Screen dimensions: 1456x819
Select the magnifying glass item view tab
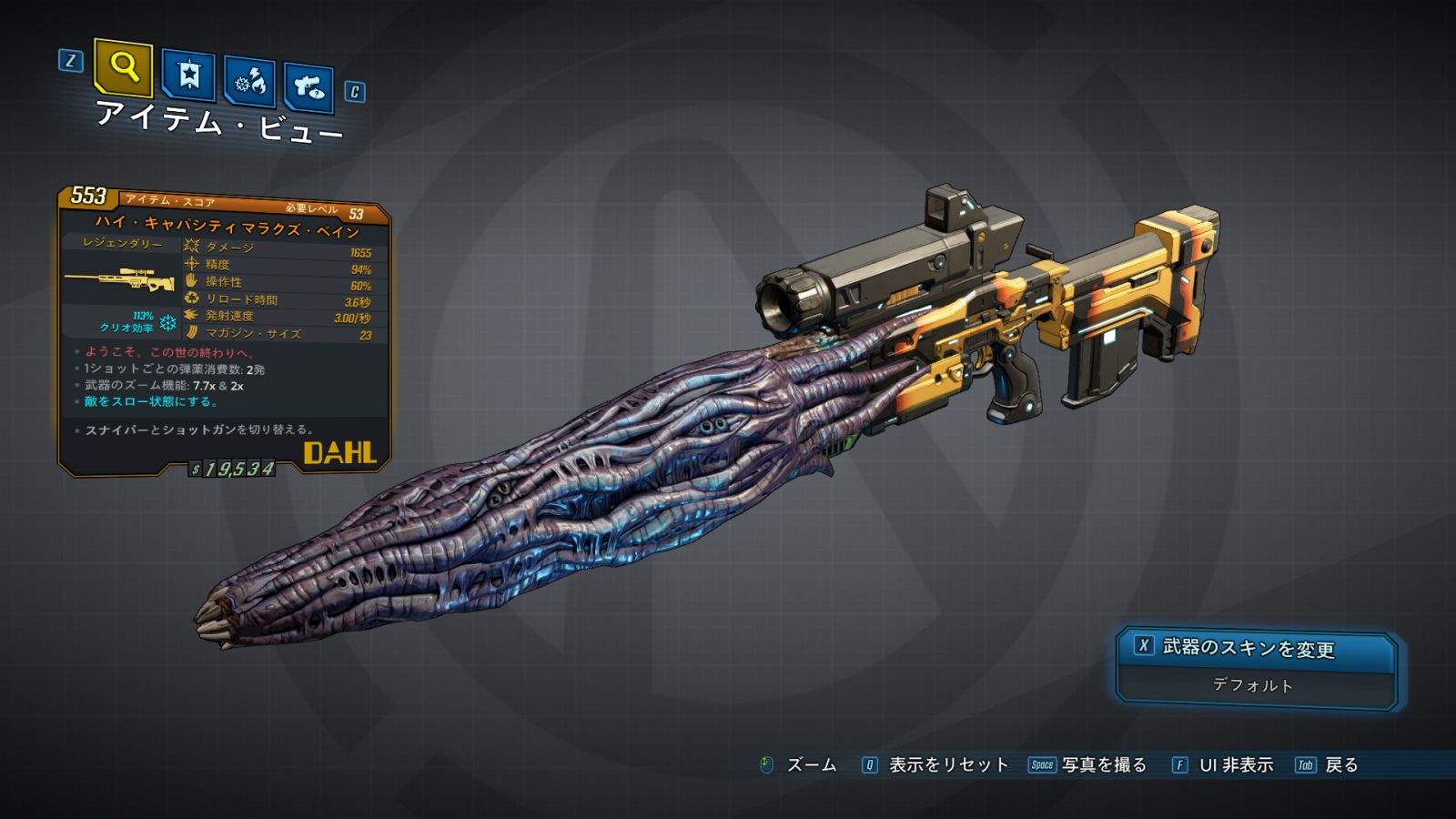coord(123,67)
